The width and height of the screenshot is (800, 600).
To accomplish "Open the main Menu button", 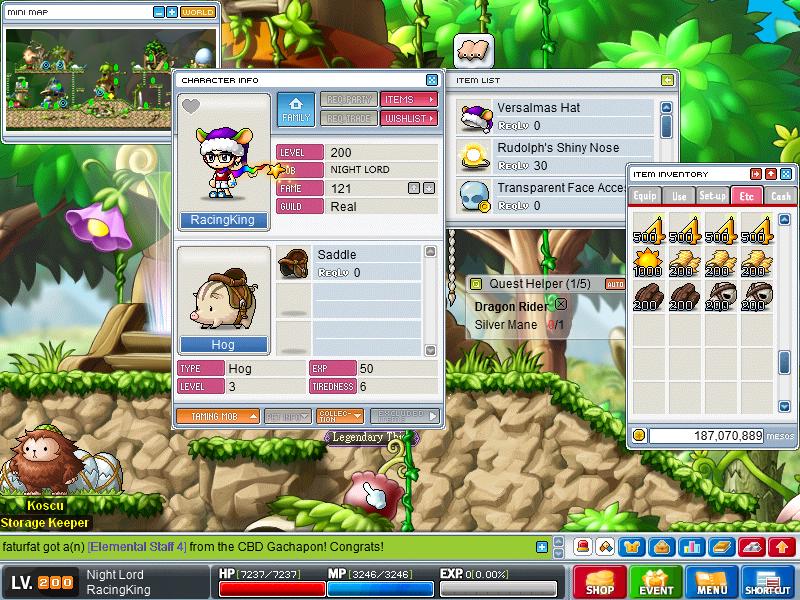I will 713,581.
